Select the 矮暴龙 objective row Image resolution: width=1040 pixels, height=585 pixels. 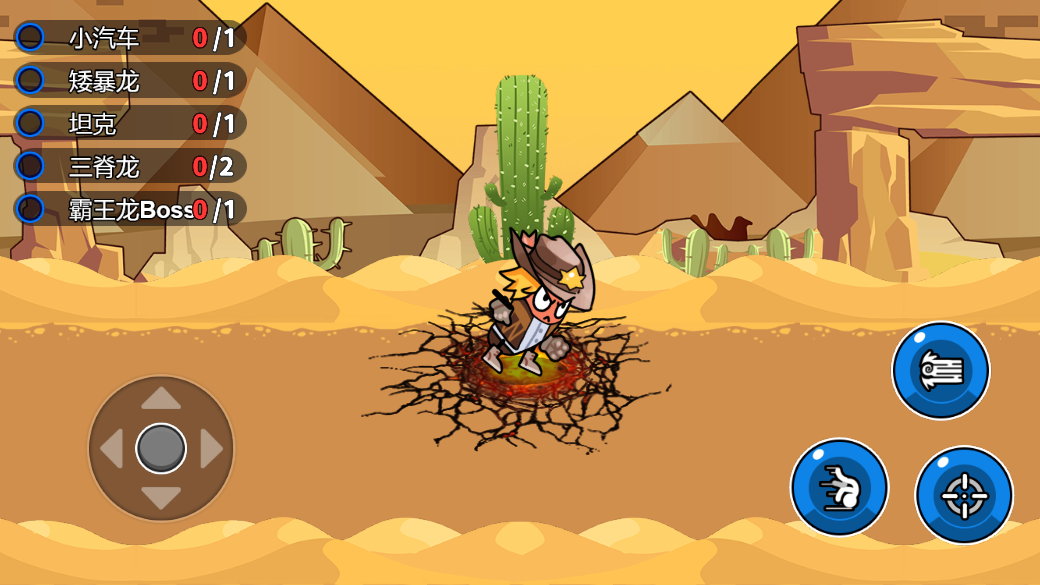(x=130, y=81)
